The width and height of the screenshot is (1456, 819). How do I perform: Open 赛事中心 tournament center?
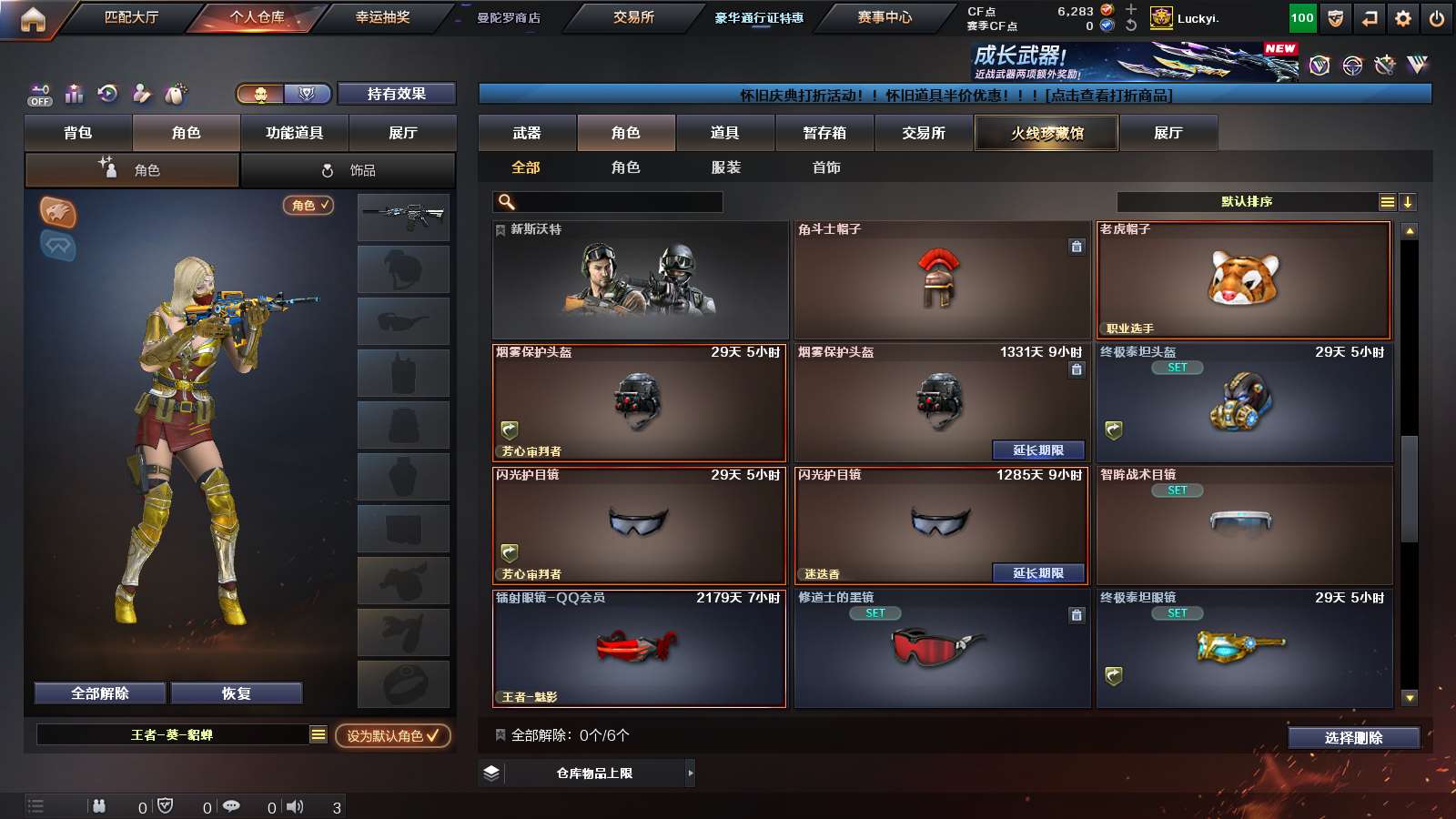(884, 17)
